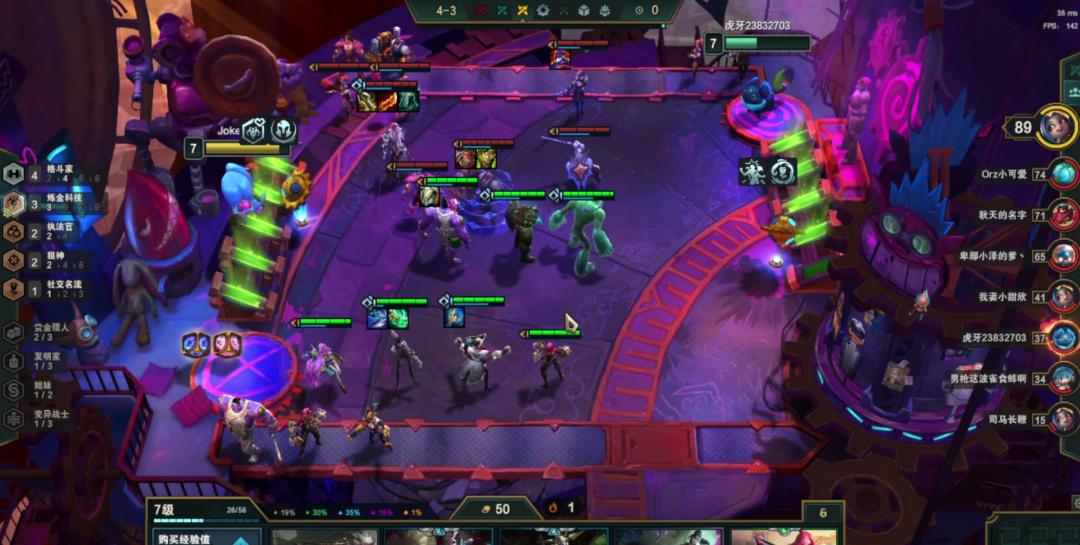Click your own portrait with 89 health
Image resolution: width=1080 pixels, height=545 pixels.
(x=1056, y=127)
